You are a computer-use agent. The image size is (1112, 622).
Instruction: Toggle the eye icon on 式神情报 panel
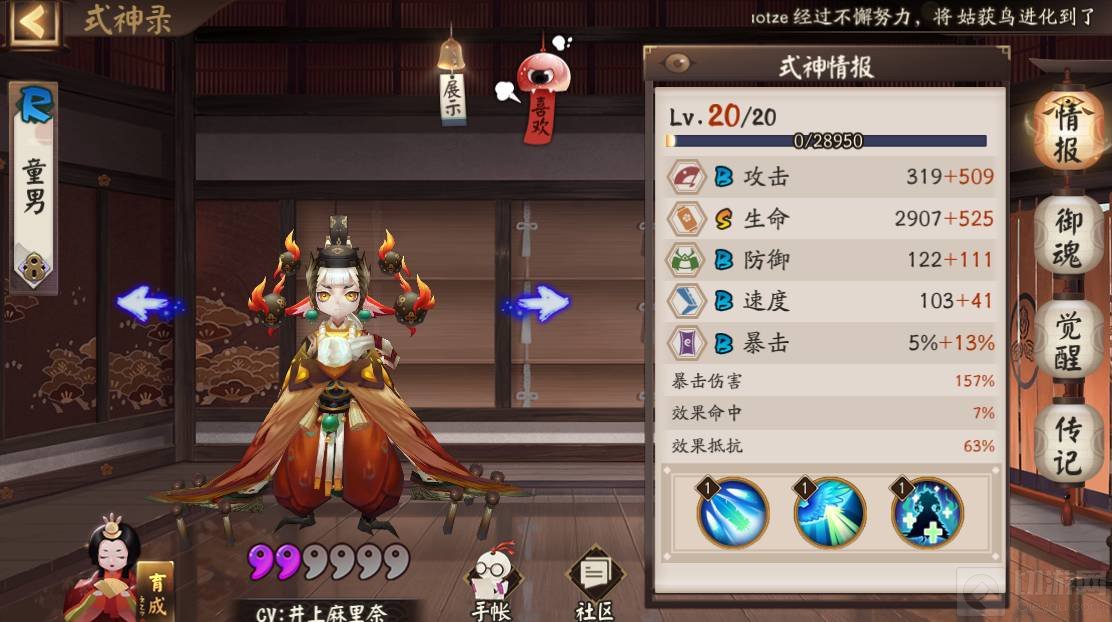(678, 64)
